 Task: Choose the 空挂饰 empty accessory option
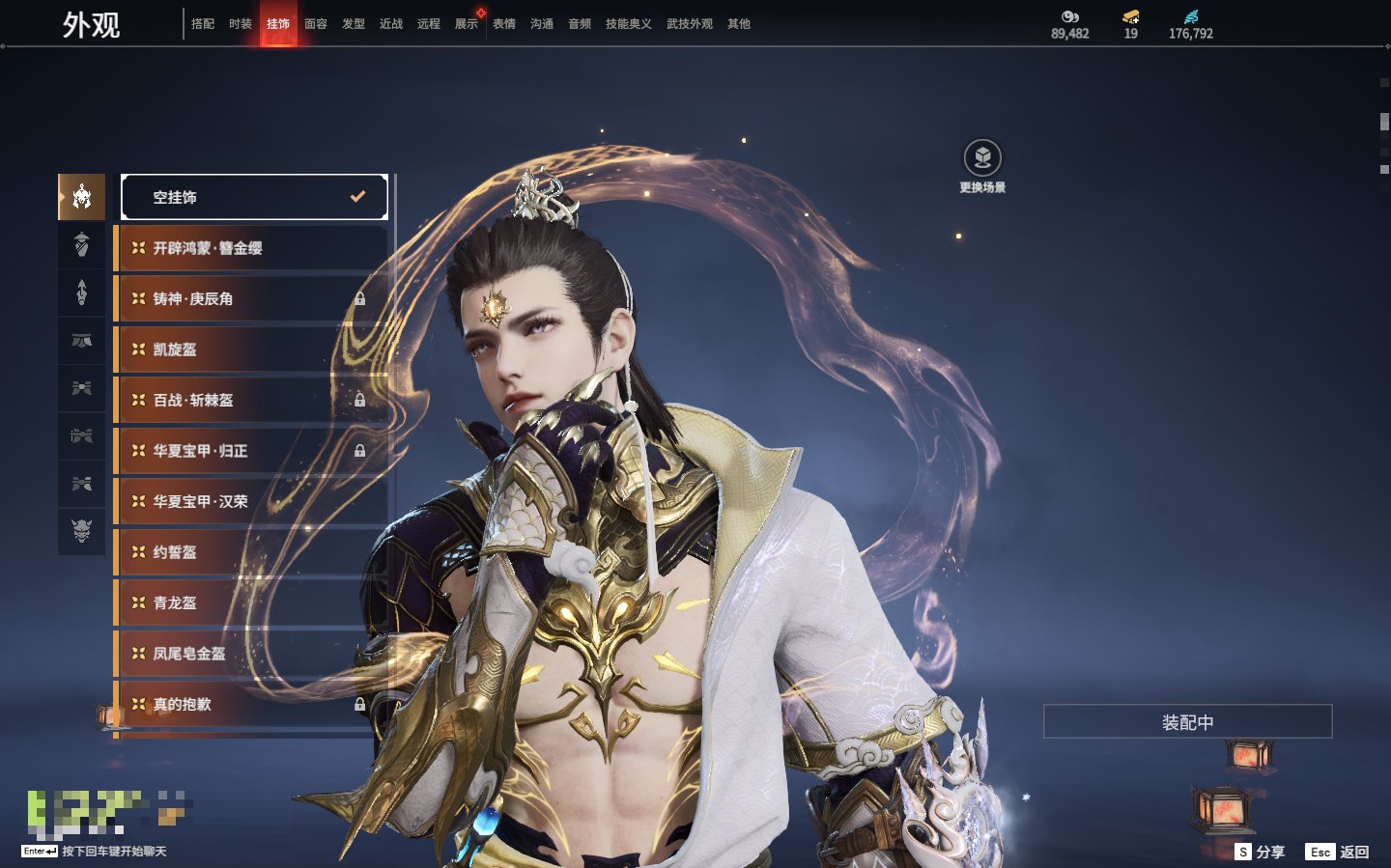click(x=254, y=197)
